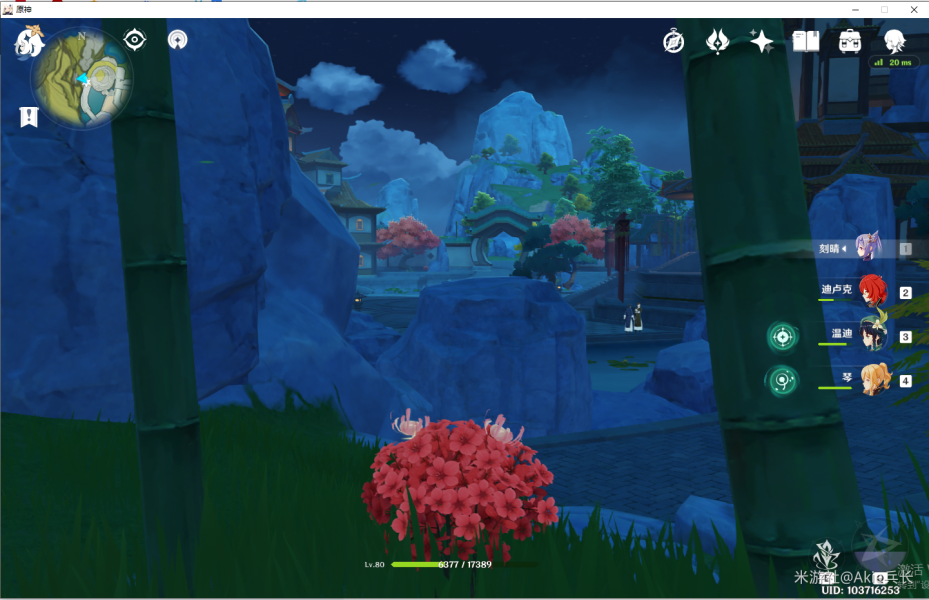Open the winged events icon
Viewport: 929px width, 600px height.
pyautogui.click(x=717, y=41)
